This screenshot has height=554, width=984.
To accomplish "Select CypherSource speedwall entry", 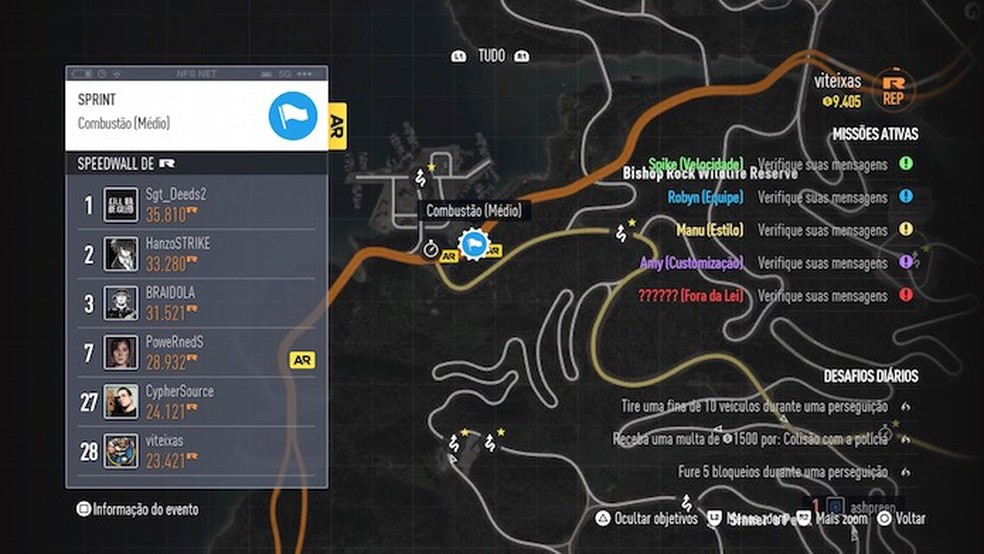I will coord(196,402).
